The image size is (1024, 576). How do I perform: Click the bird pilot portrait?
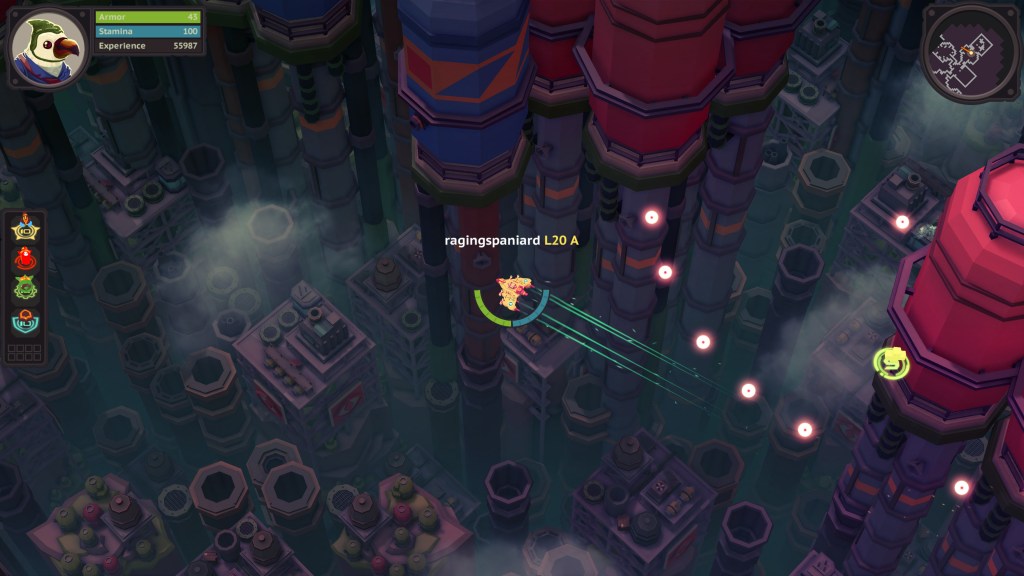[x=45, y=45]
